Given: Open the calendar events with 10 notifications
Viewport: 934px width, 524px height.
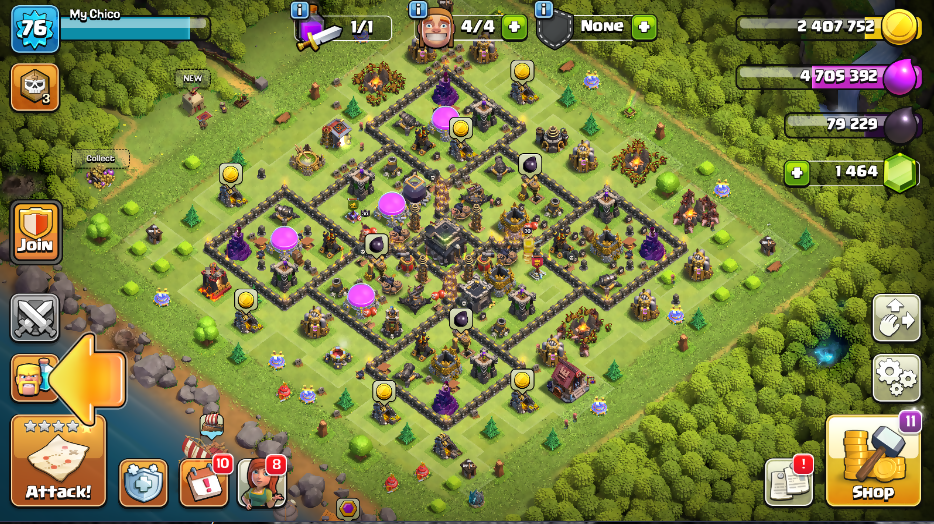Looking at the screenshot, I should [x=203, y=482].
